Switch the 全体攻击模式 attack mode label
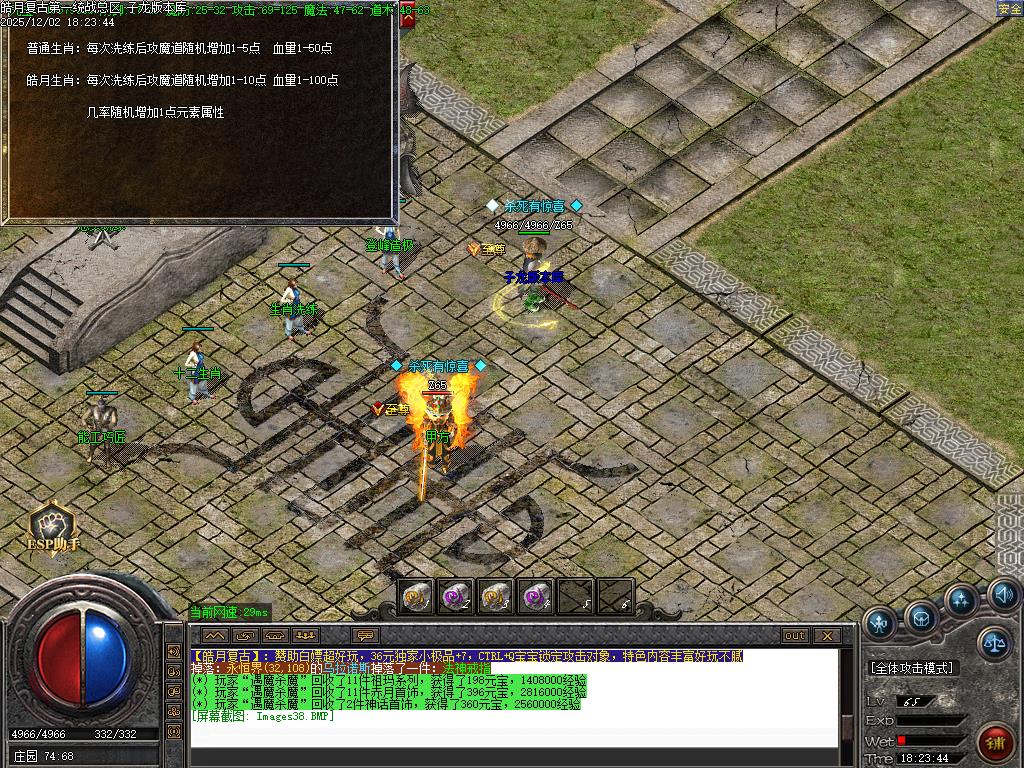Image resolution: width=1024 pixels, height=768 pixels. (x=912, y=668)
